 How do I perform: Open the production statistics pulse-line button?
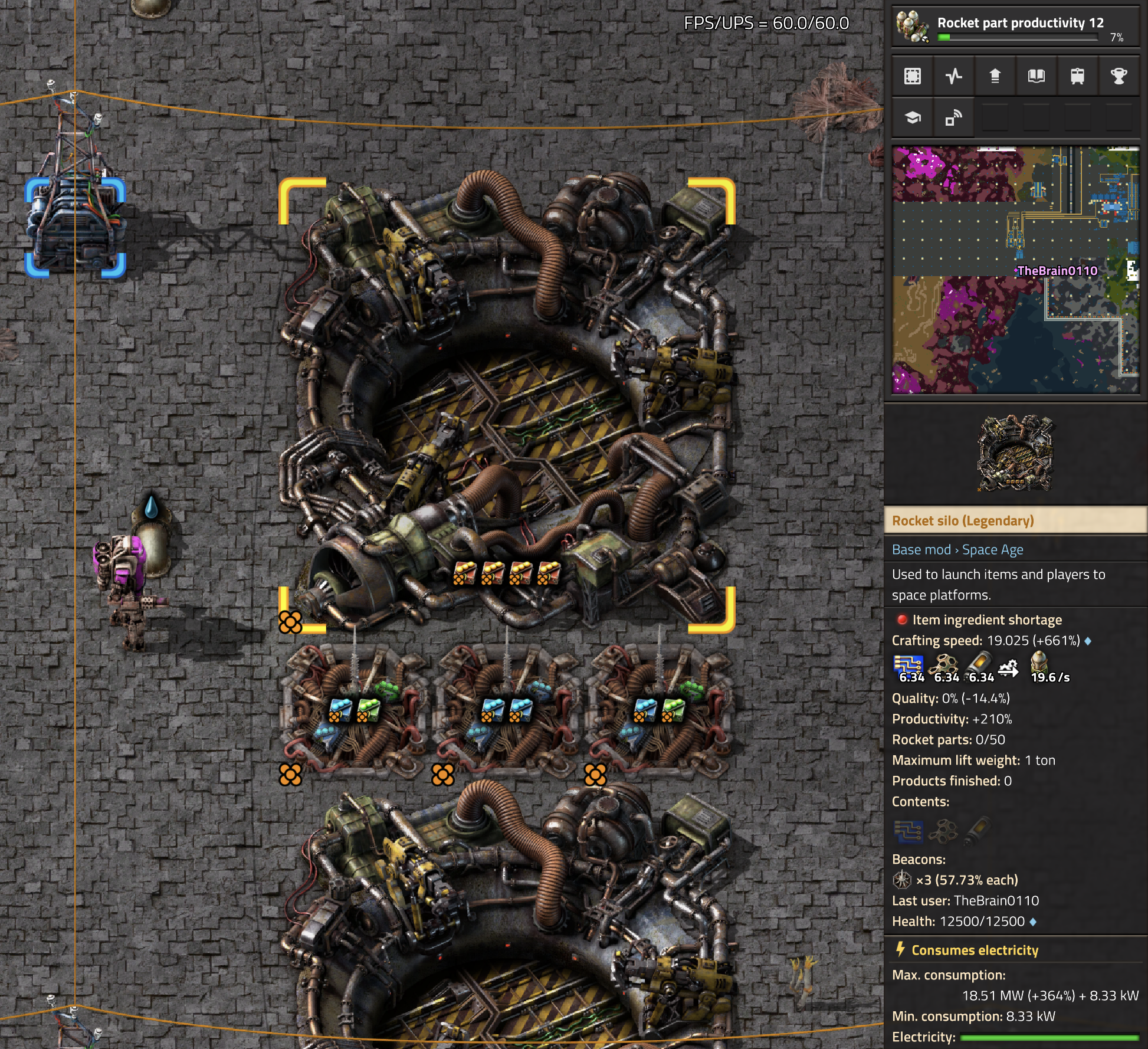pos(954,76)
